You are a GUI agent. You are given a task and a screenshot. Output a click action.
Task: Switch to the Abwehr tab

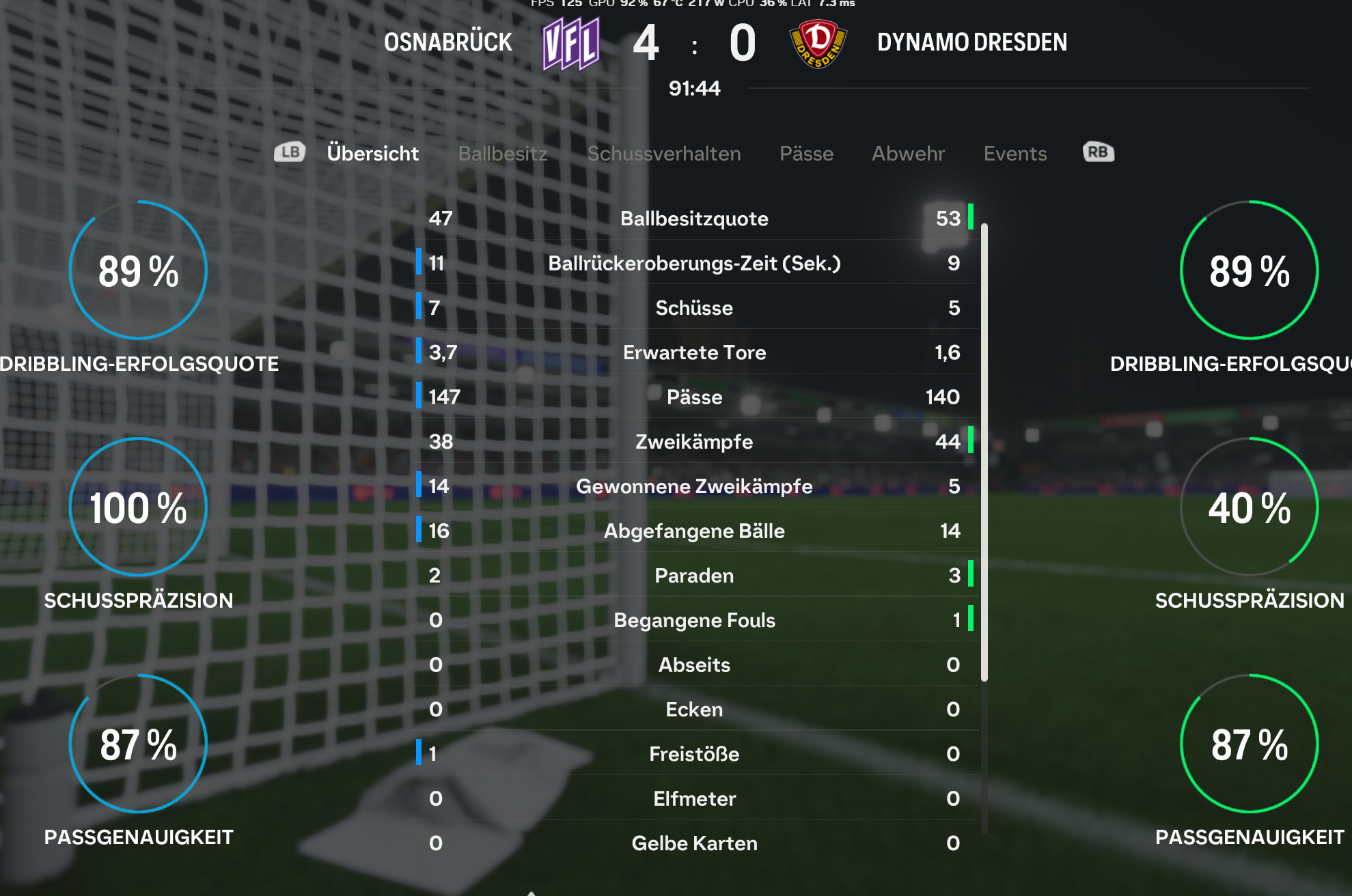tap(908, 153)
